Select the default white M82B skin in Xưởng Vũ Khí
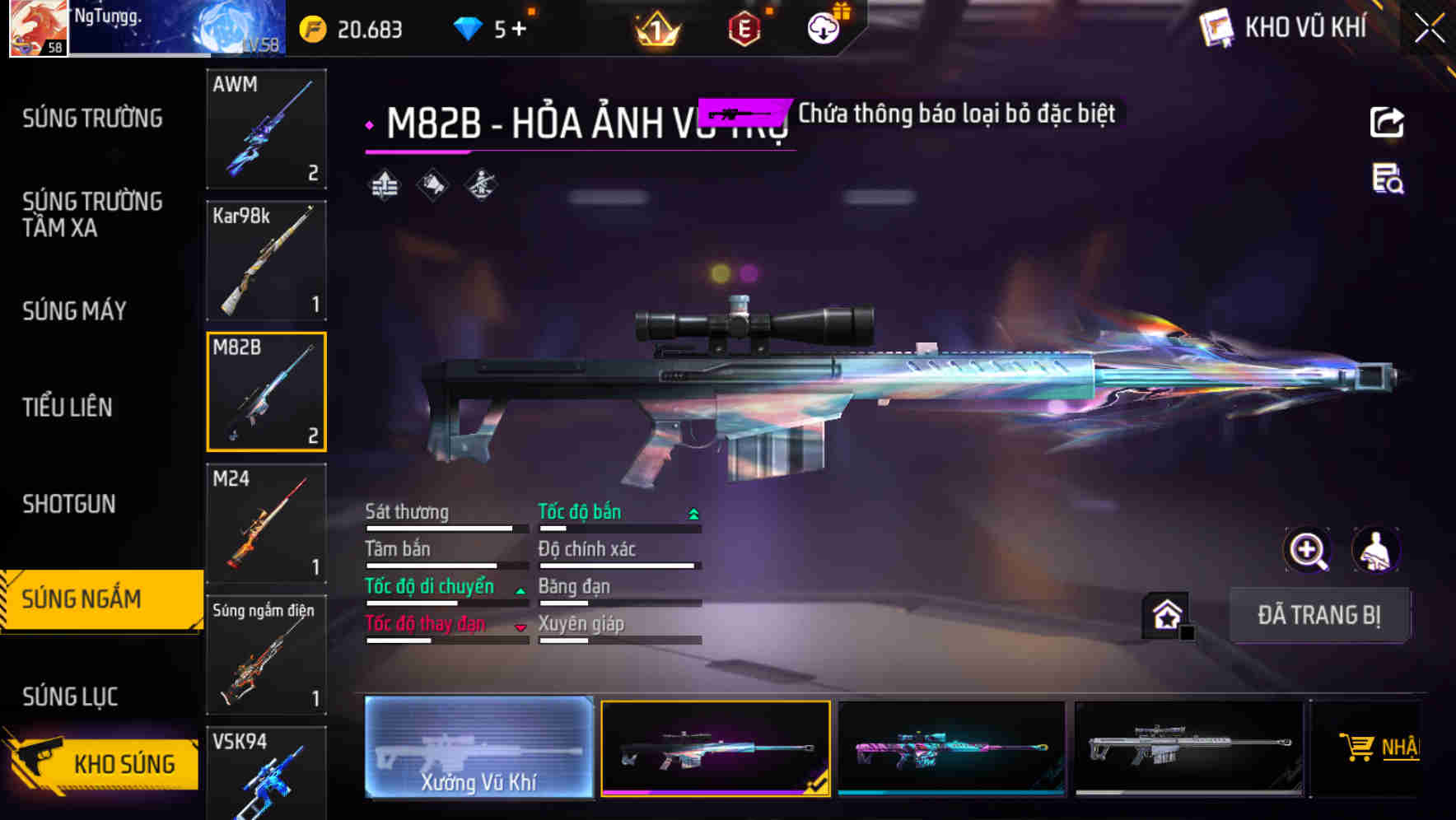 point(478,748)
